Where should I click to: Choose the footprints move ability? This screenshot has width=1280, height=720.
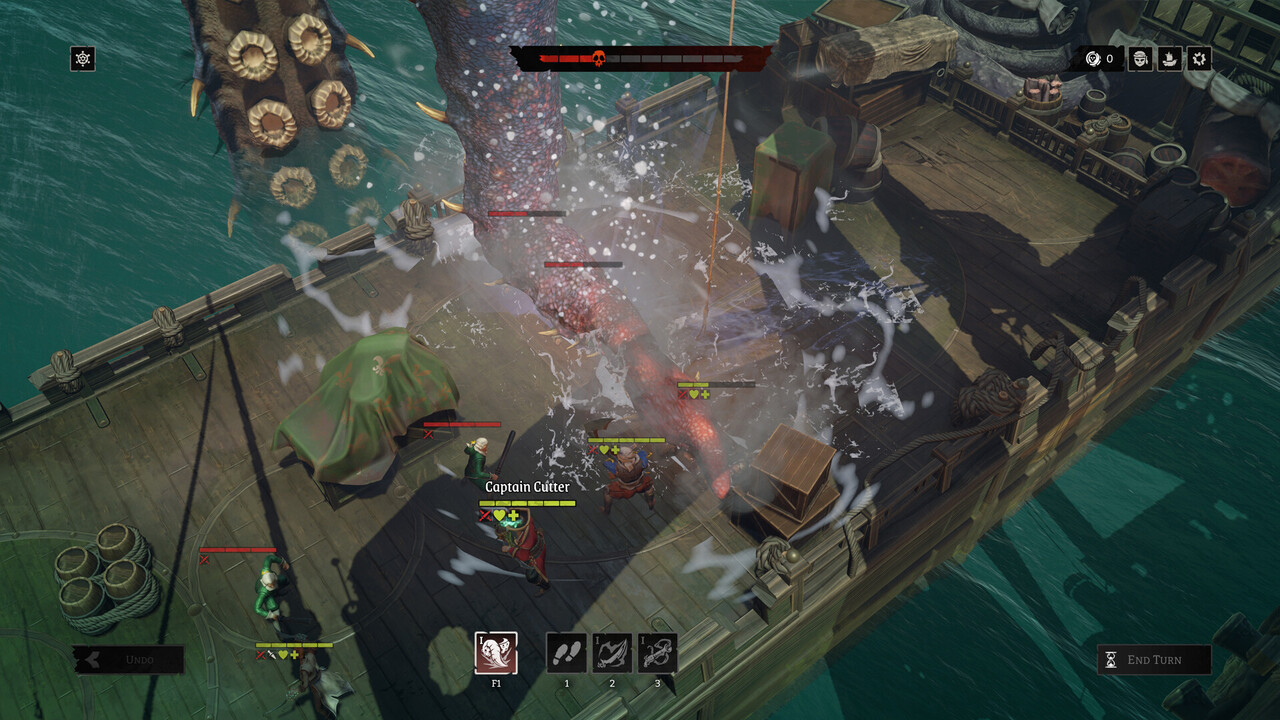click(x=566, y=653)
